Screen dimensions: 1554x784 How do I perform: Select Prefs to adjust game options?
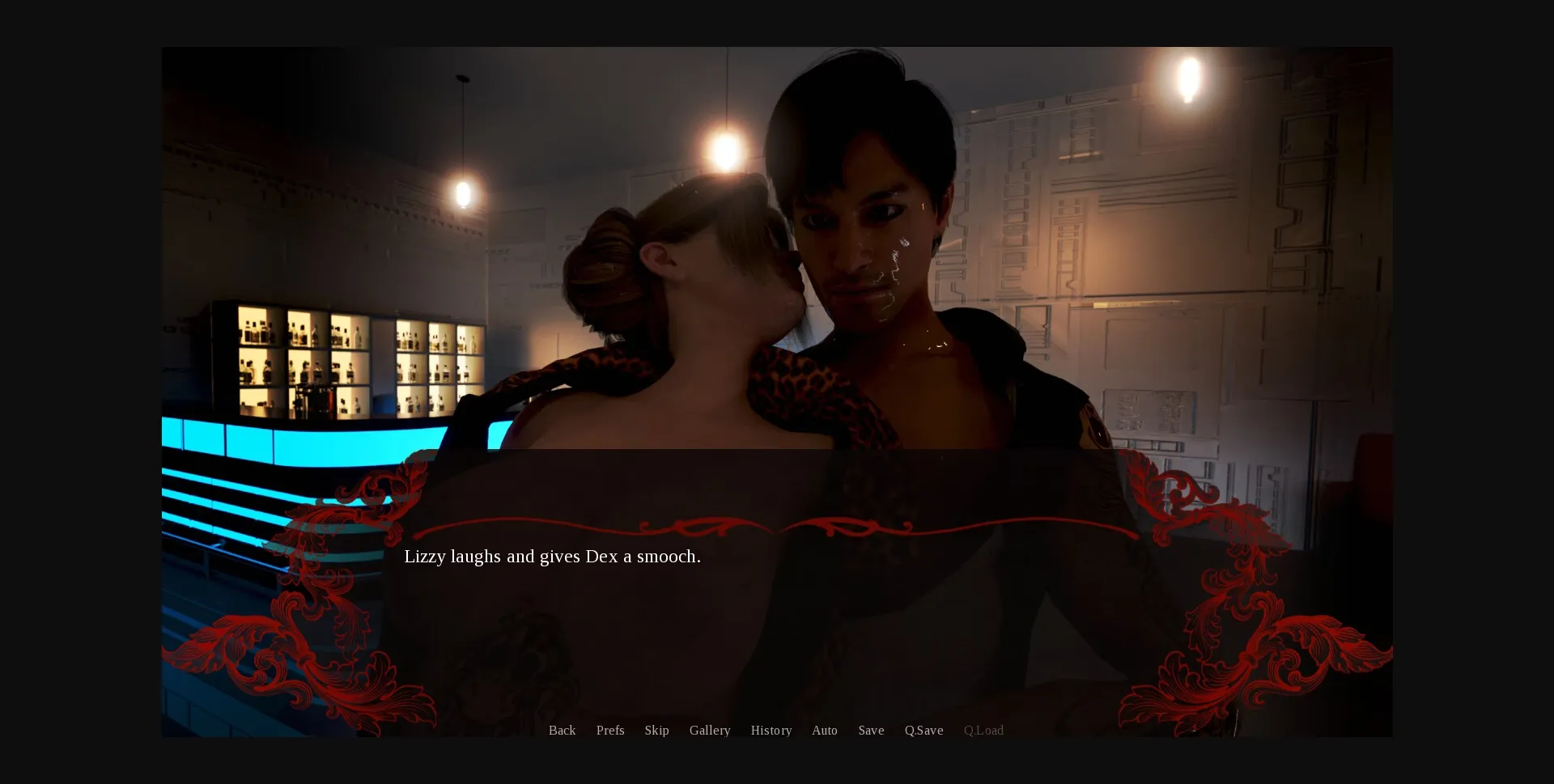609,730
